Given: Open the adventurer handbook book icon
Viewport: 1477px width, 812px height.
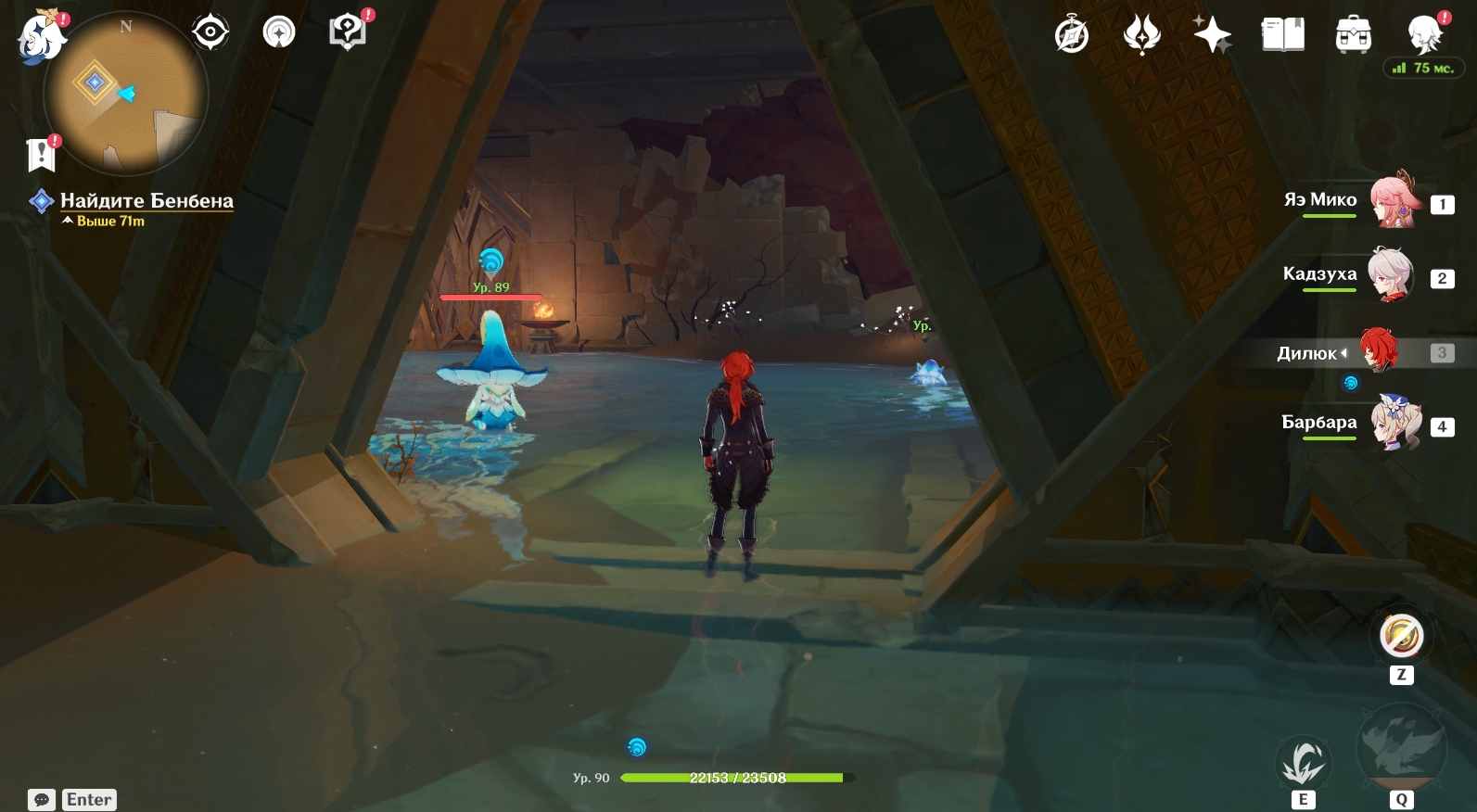Looking at the screenshot, I should (x=1283, y=36).
